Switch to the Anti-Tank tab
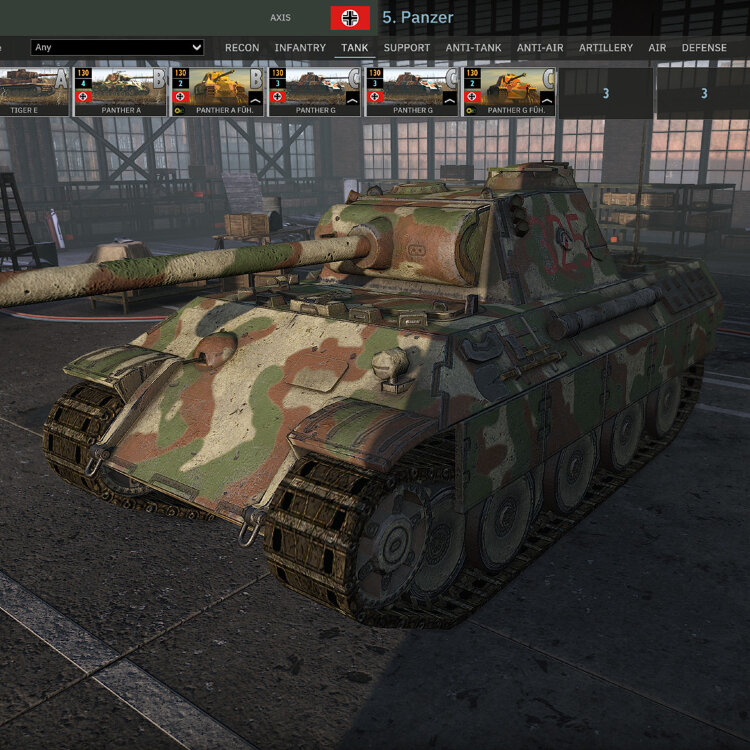The image size is (750, 750). point(474,48)
